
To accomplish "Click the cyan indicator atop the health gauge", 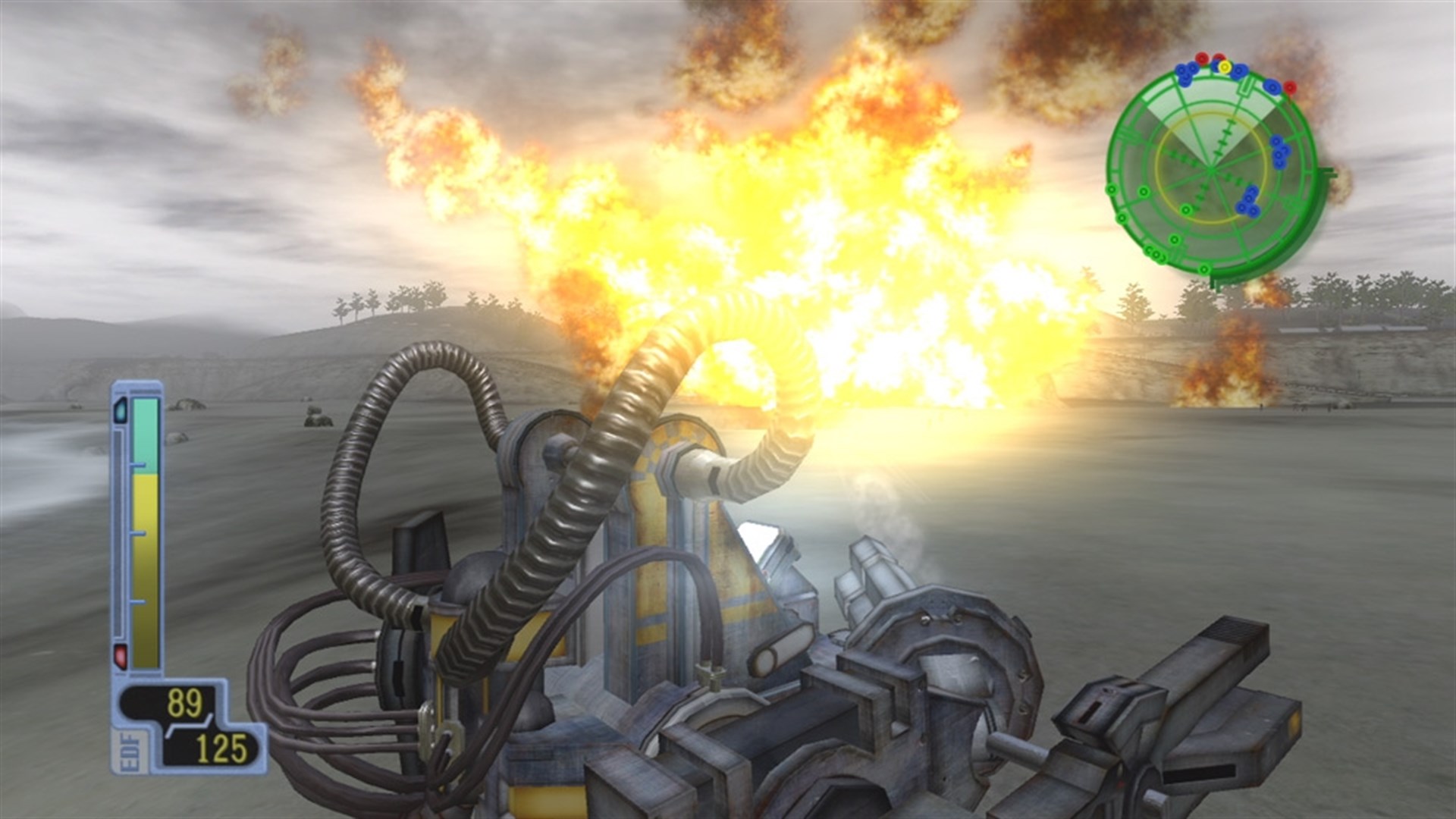I will (121, 412).
